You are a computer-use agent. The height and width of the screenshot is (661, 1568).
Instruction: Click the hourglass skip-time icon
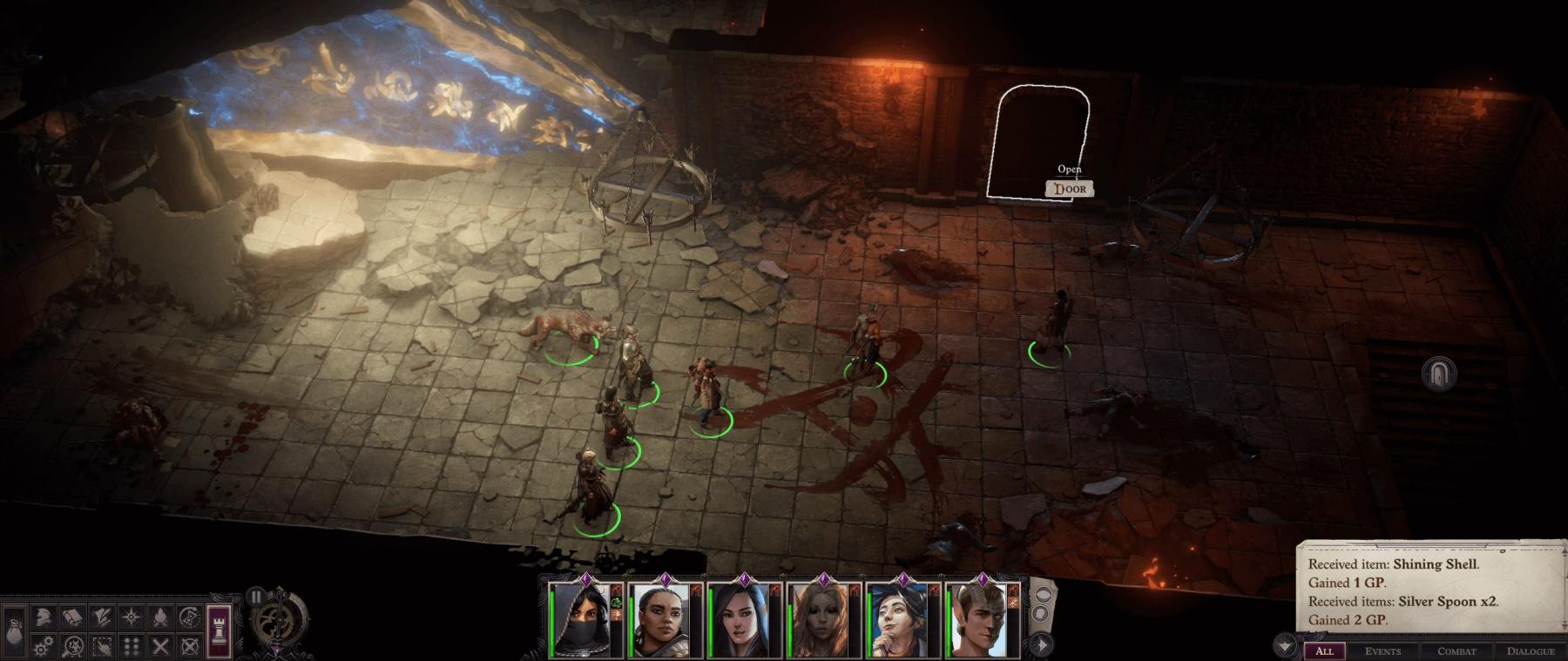pos(190,617)
